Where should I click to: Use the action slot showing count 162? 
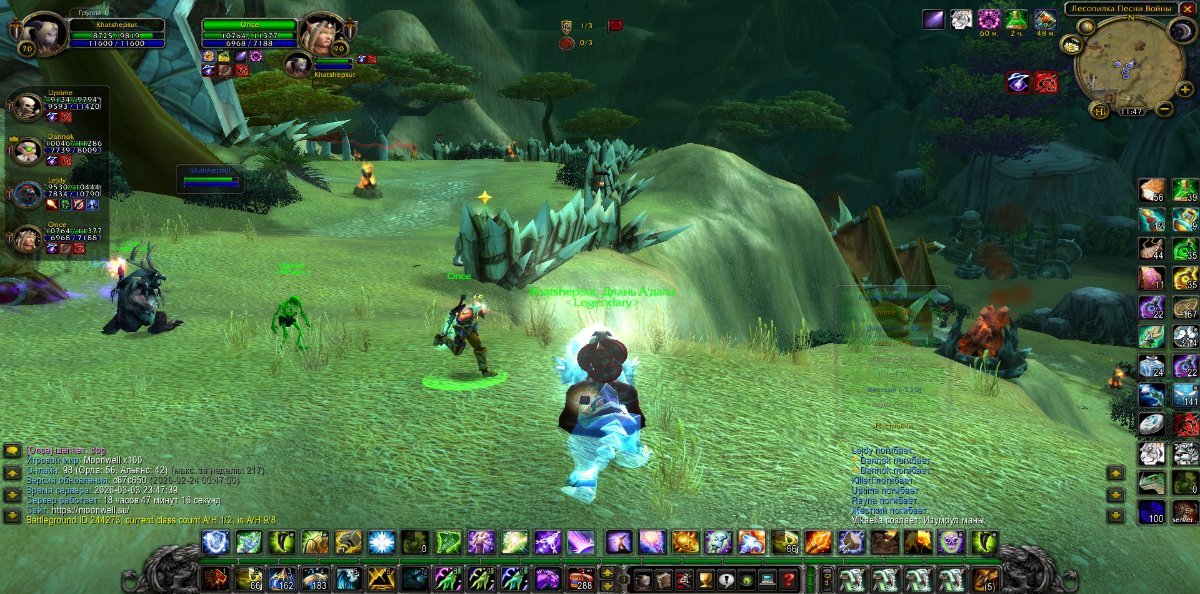point(281,579)
